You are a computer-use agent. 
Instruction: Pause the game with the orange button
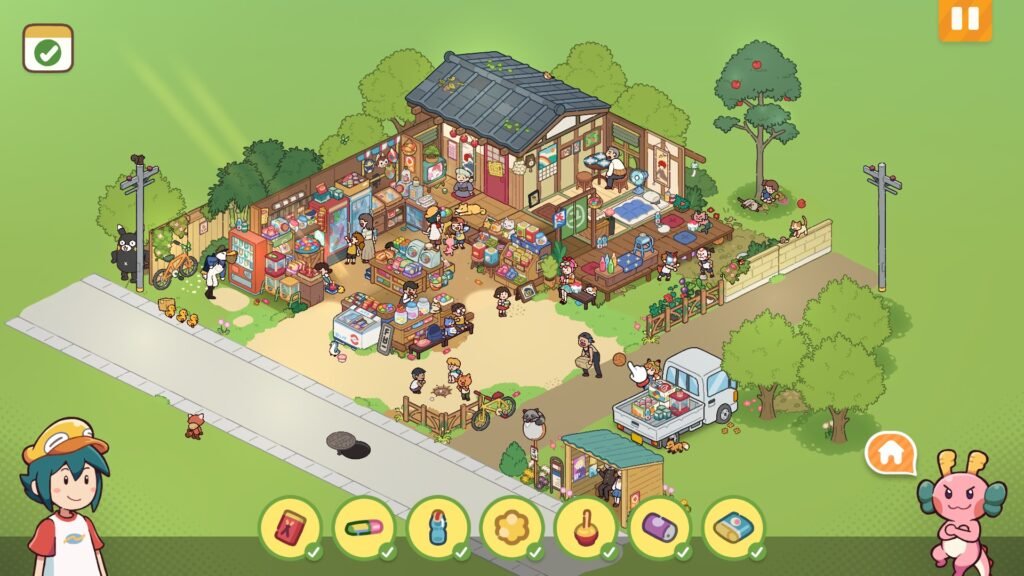tap(964, 19)
